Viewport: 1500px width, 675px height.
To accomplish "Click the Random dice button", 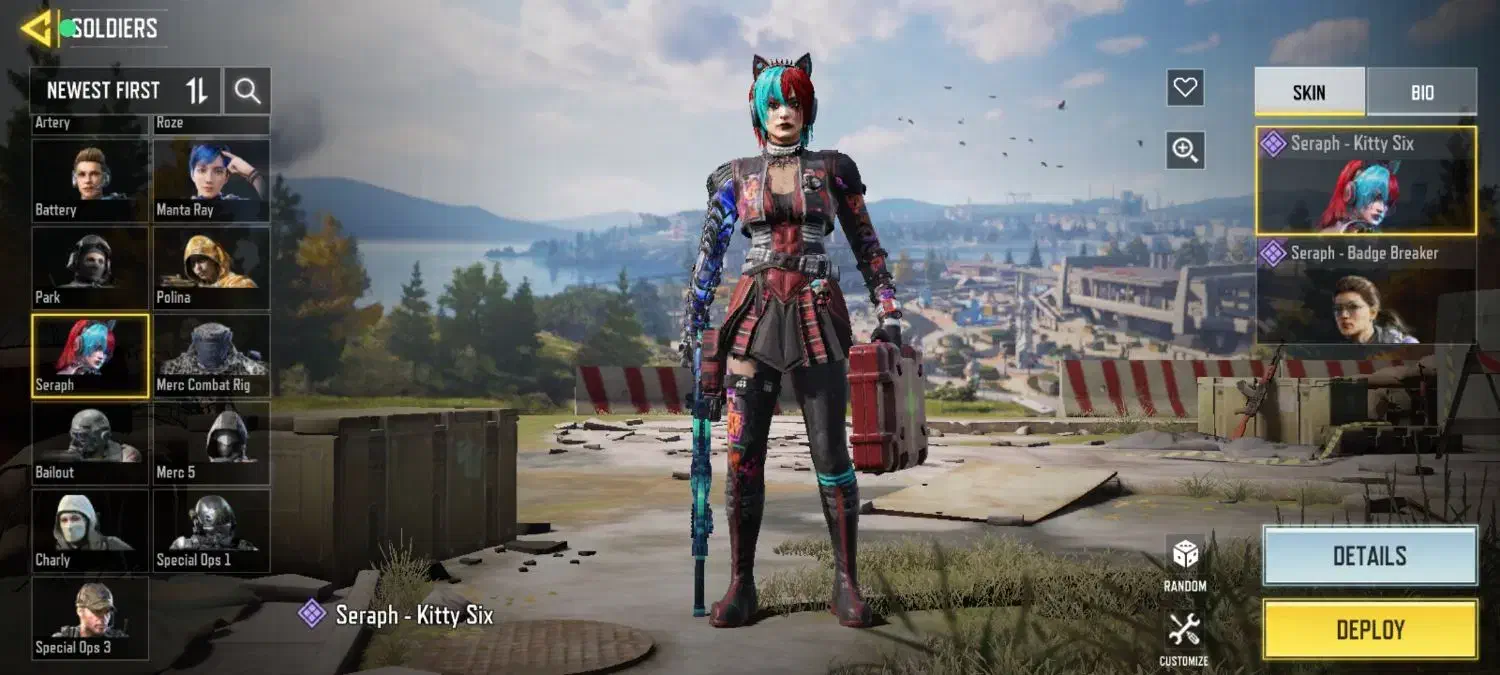I will pos(1185,563).
